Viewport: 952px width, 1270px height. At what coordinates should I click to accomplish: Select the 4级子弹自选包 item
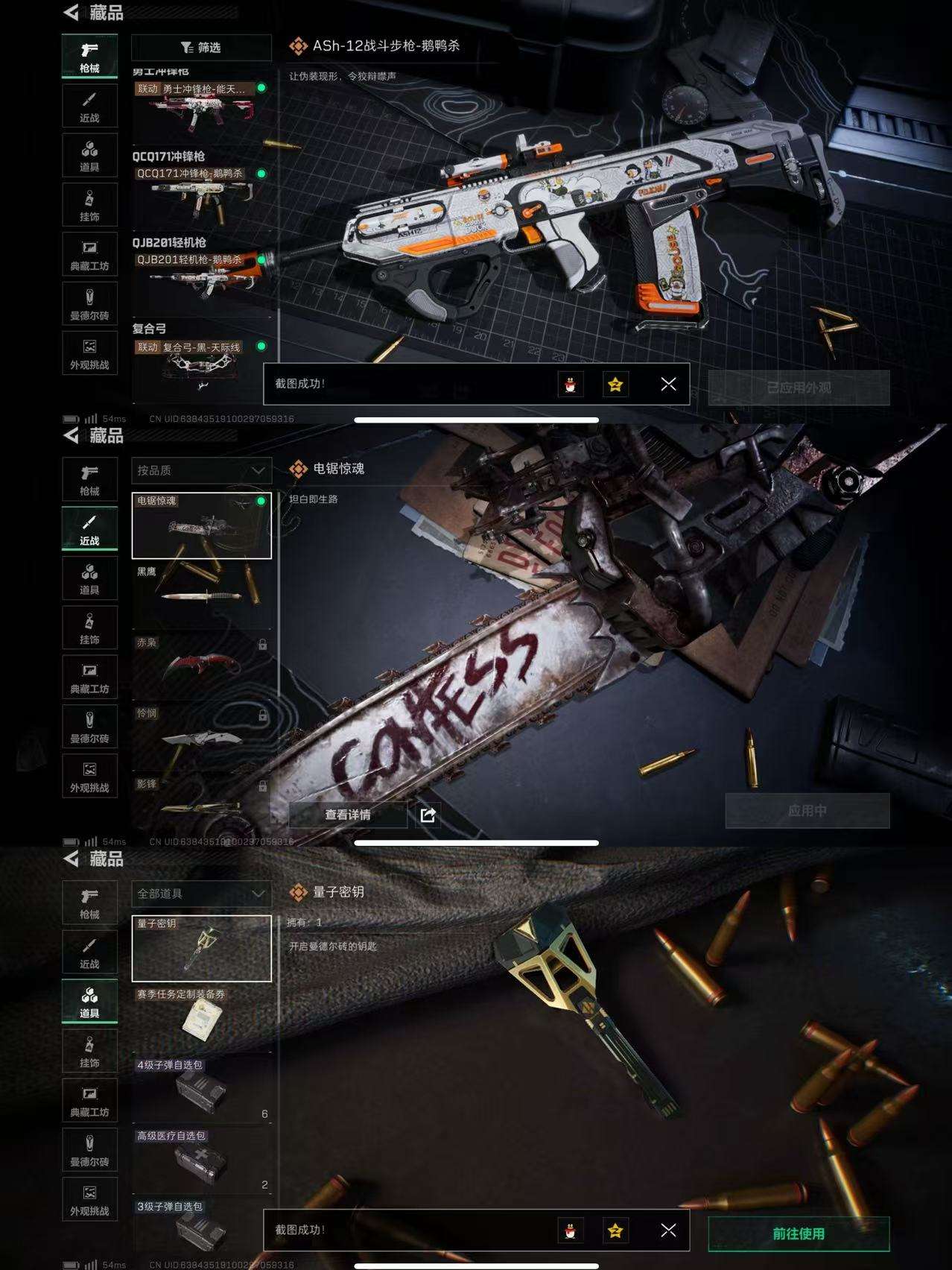click(201, 1088)
